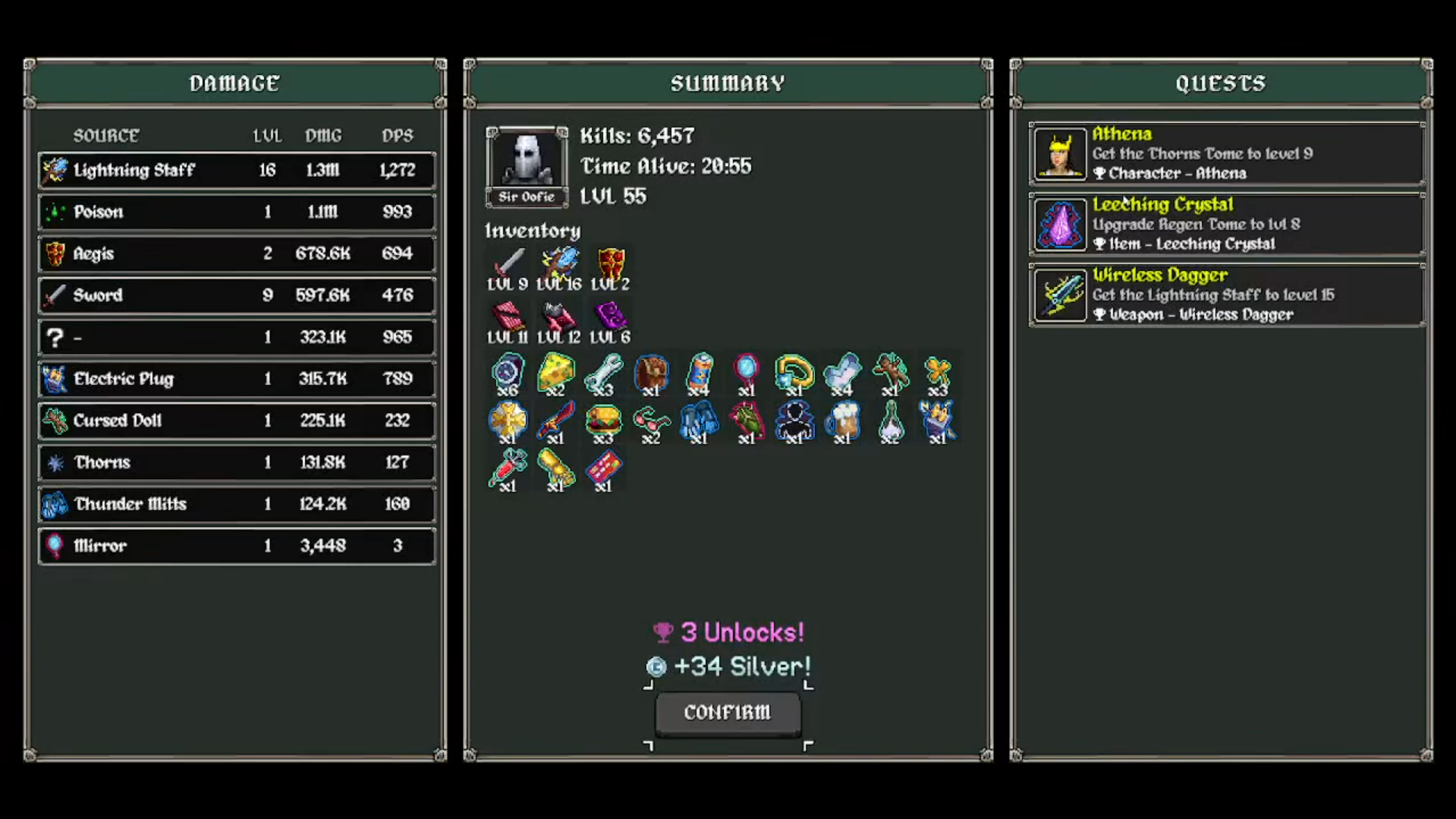The height and width of the screenshot is (819, 1456).
Task: Select the Cursed Doll damage row
Action: (x=237, y=421)
